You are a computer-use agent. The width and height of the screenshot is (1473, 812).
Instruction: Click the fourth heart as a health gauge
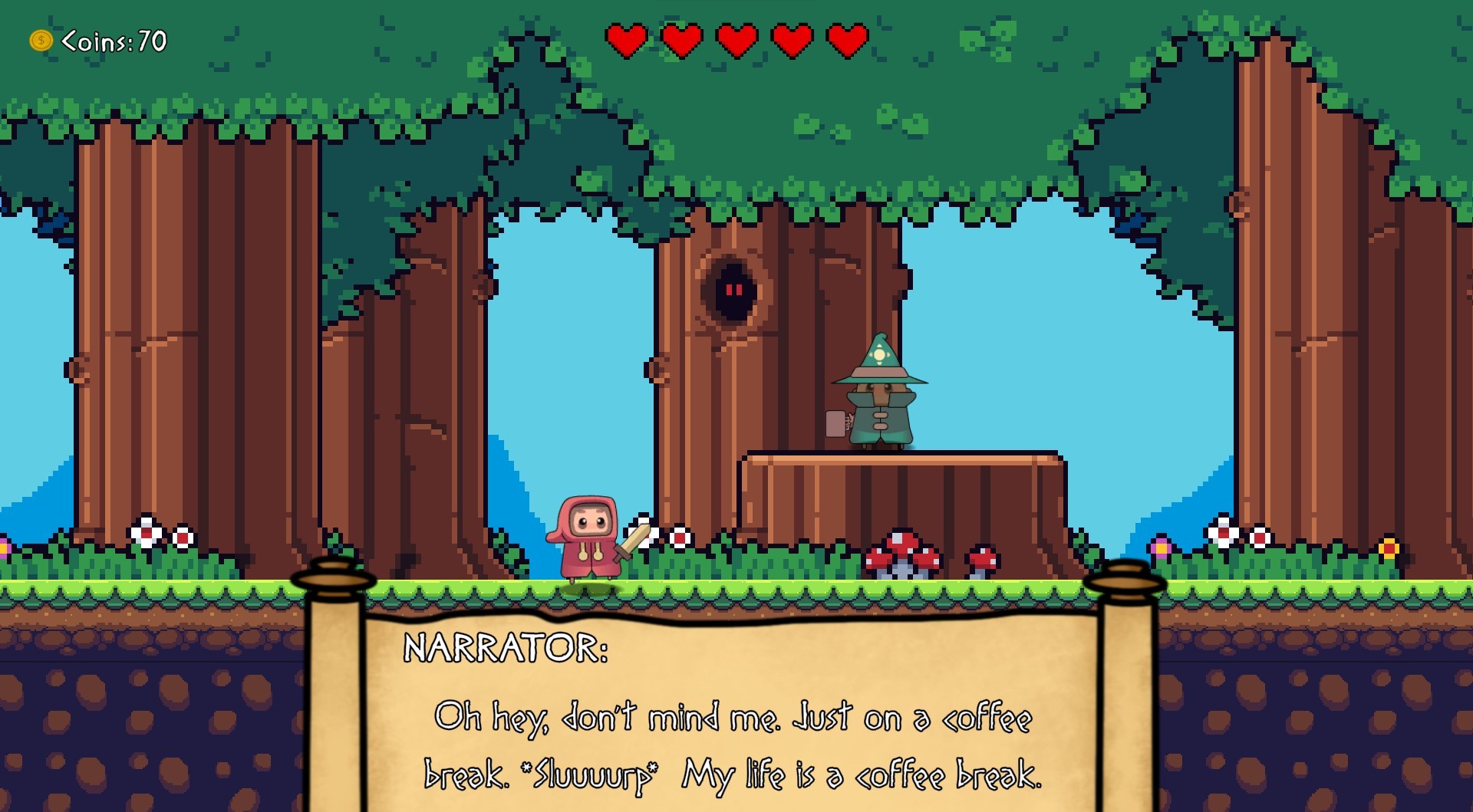[x=790, y=41]
